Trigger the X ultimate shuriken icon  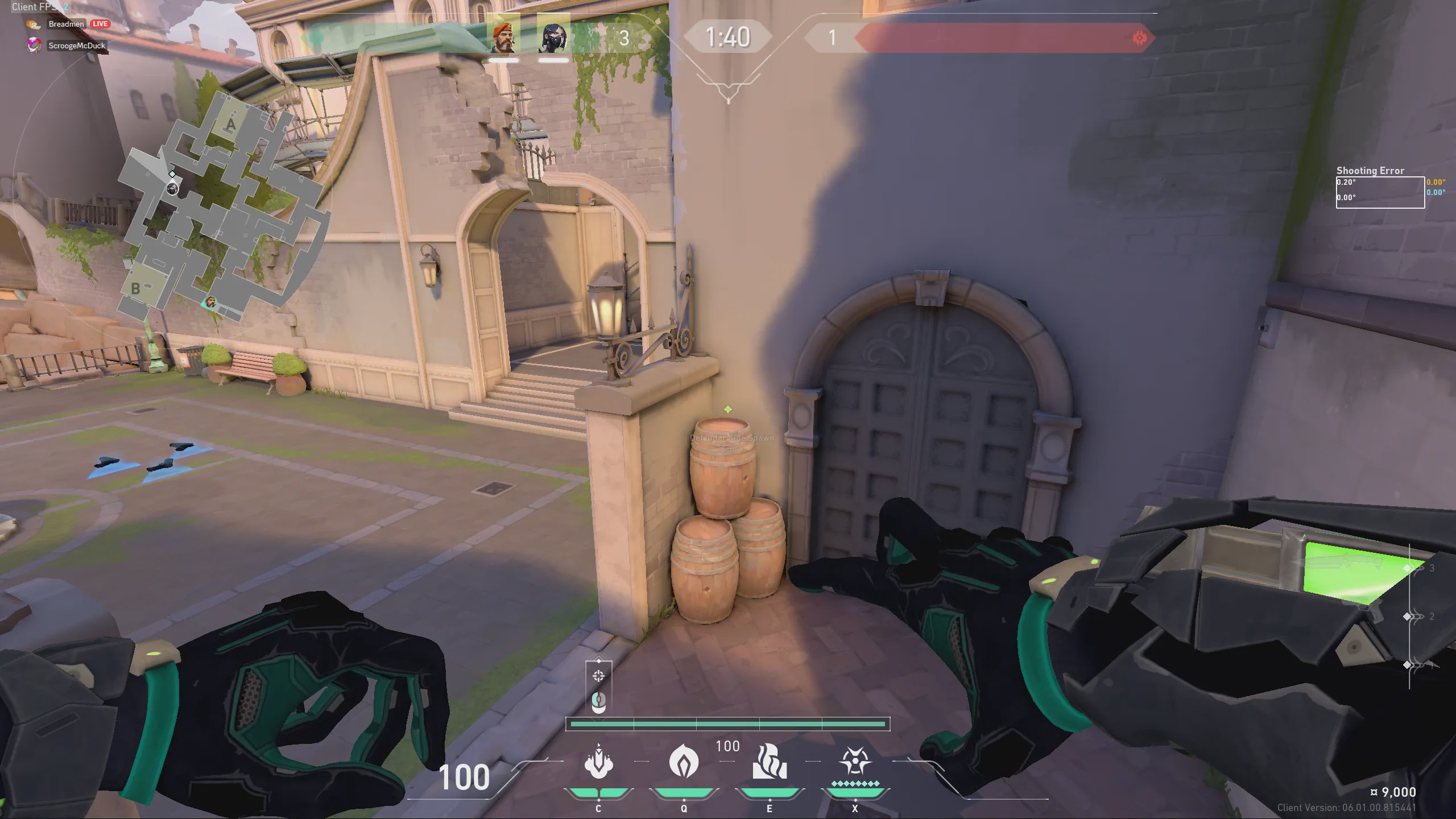pos(855,762)
